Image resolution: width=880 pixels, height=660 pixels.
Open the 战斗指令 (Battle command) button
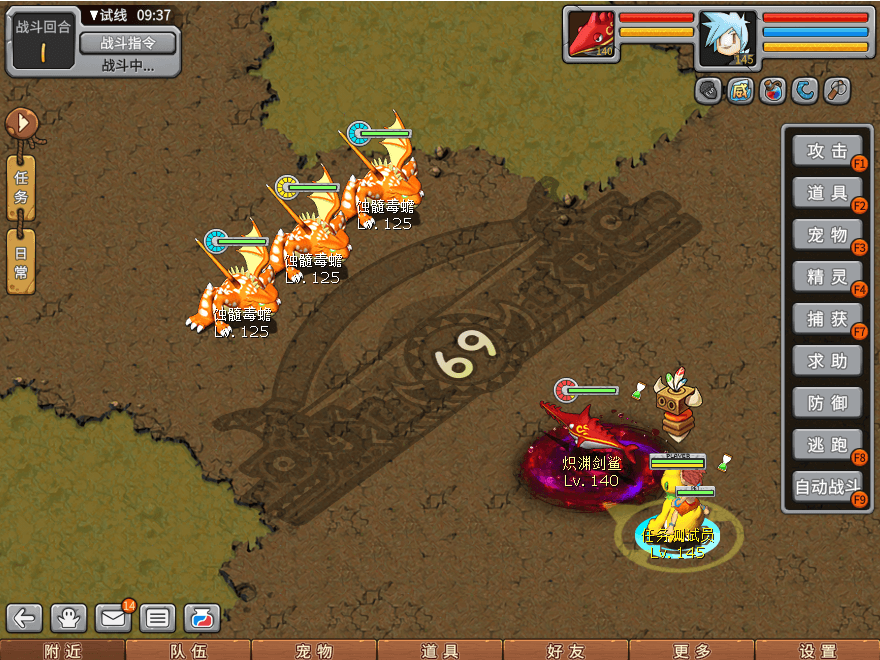pos(127,43)
